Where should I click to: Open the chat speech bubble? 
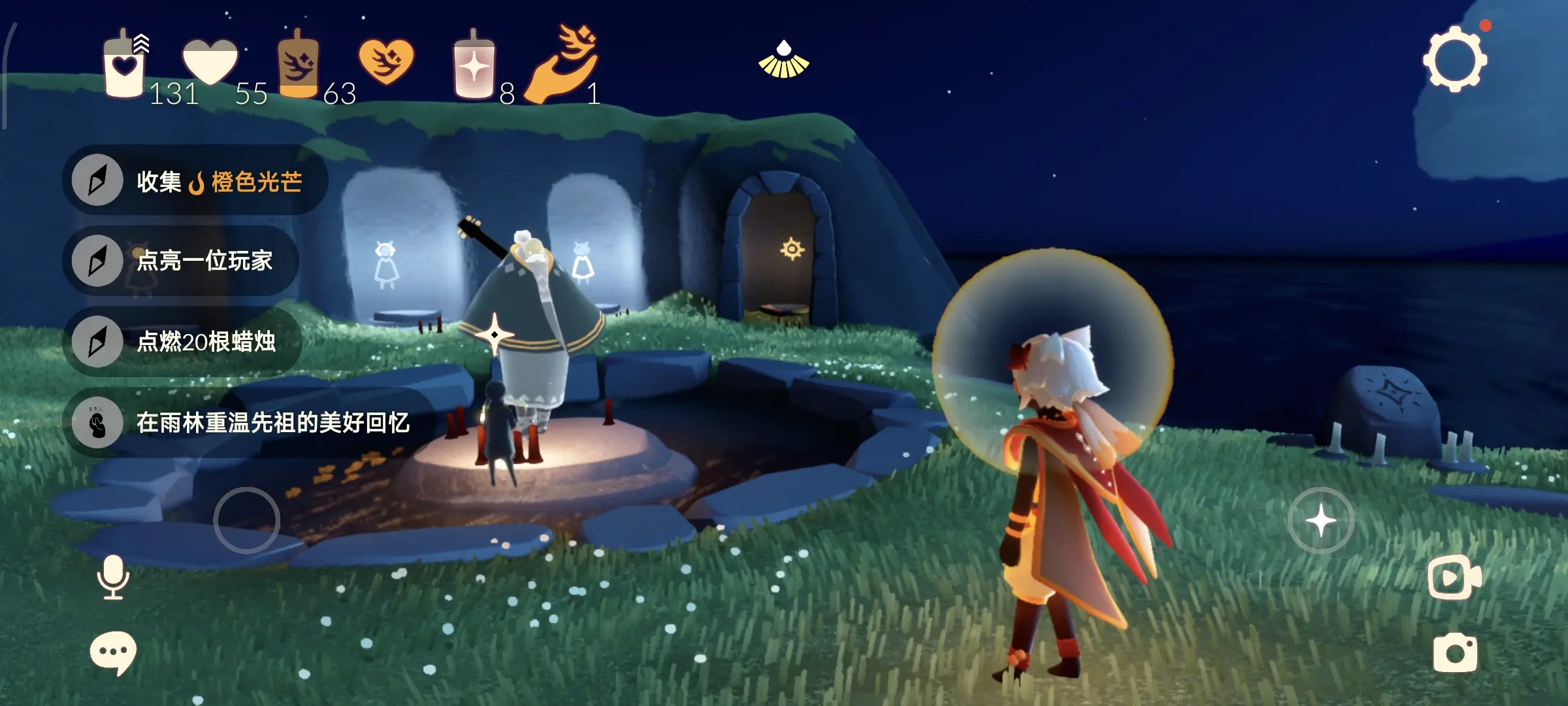[x=113, y=652]
